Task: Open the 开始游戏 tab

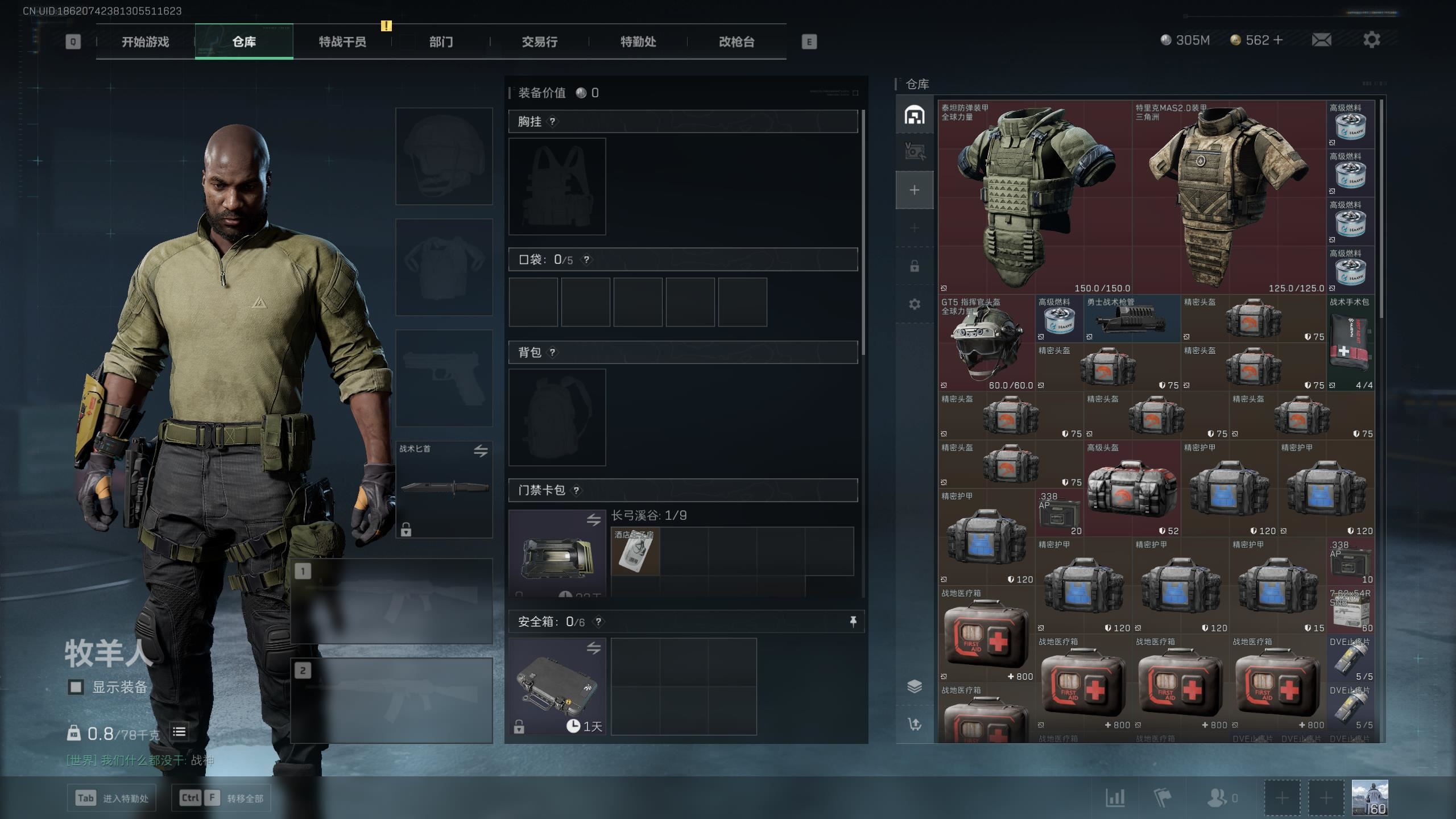Action: 145,42
